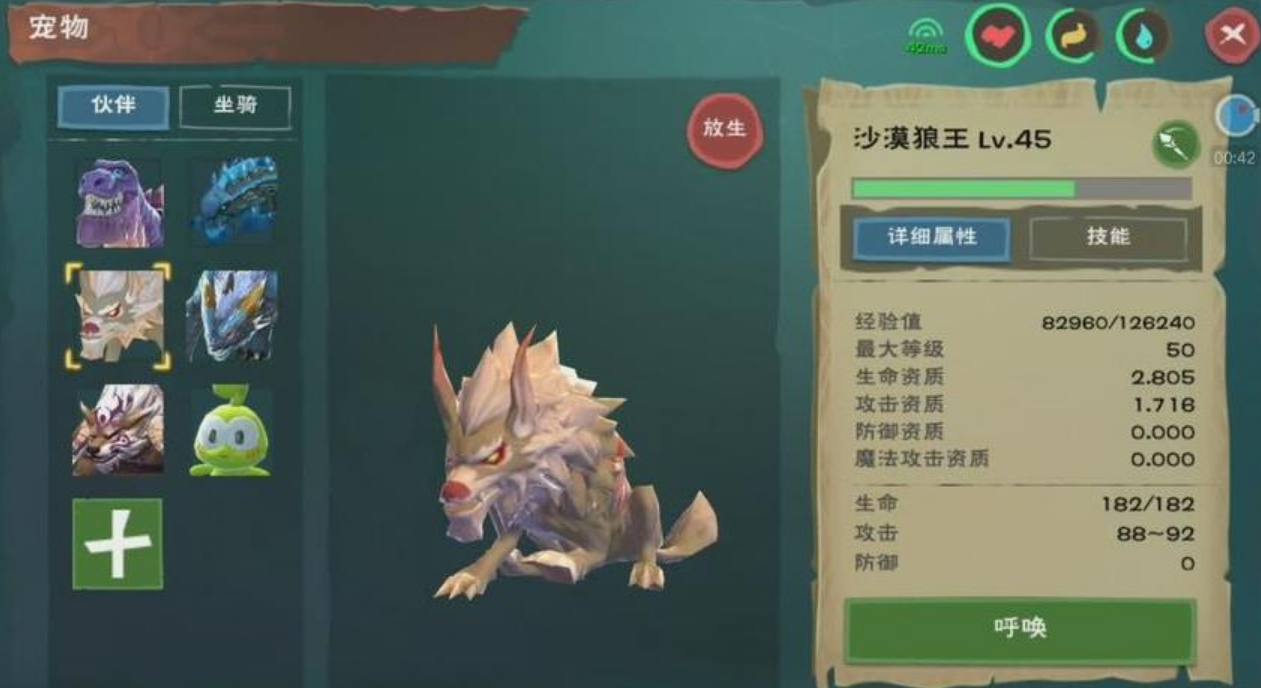This screenshot has height=688, width=1261.
Task: Click the green wand icon beside pet name
Action: click(1176, 145)
